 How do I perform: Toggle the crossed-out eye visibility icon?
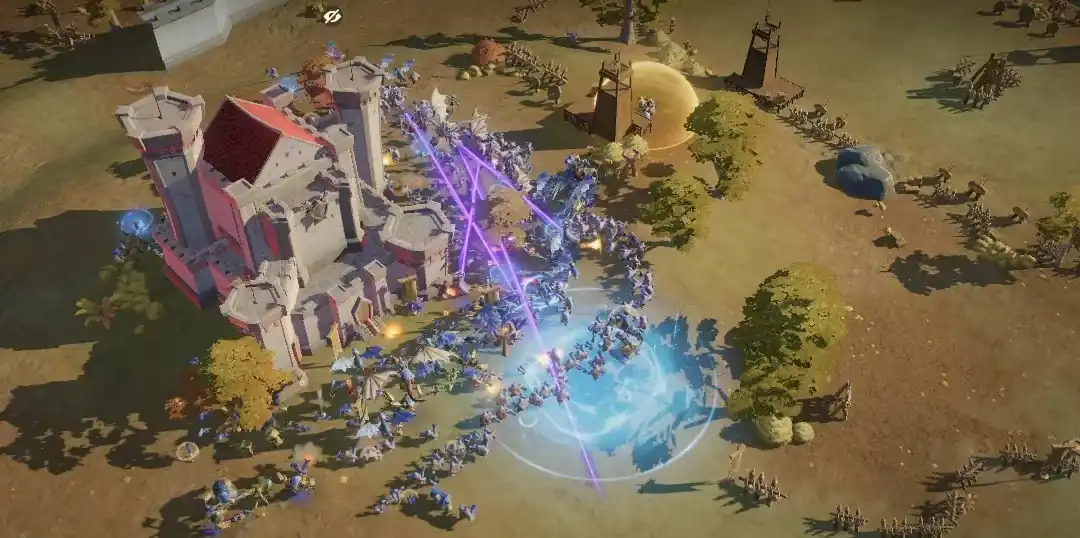[332, 15]
